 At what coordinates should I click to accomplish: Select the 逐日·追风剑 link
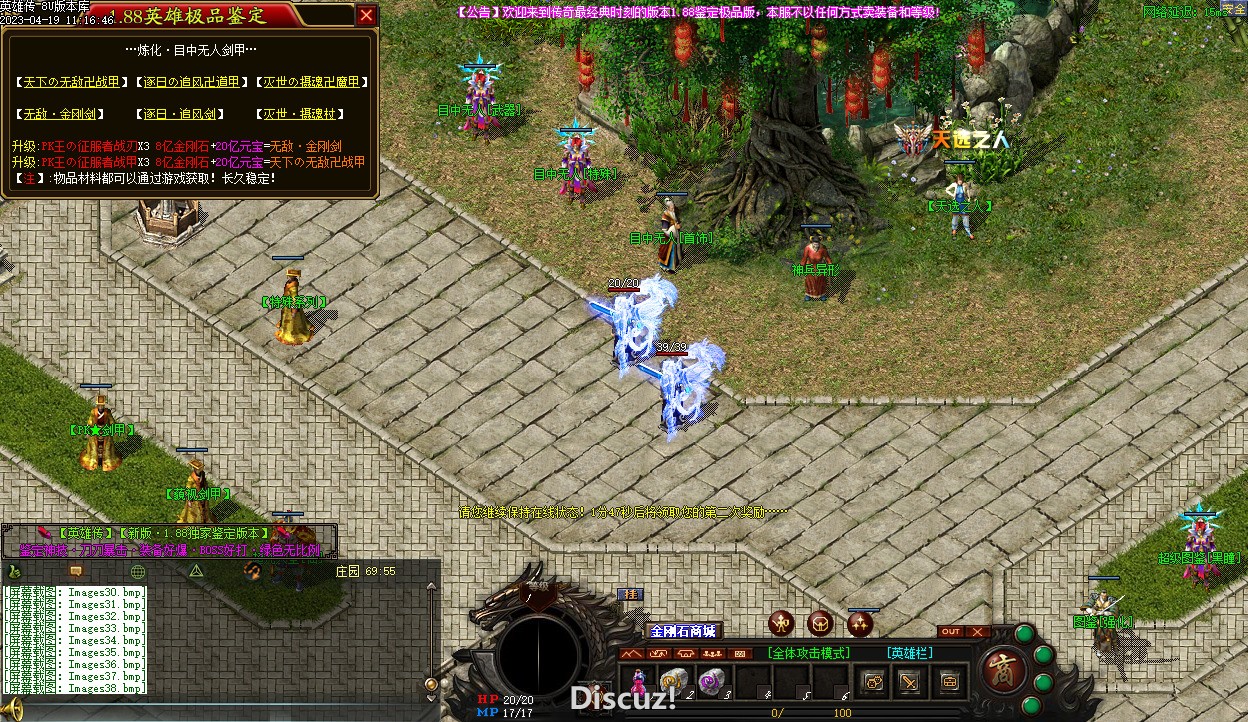(180, 114)
